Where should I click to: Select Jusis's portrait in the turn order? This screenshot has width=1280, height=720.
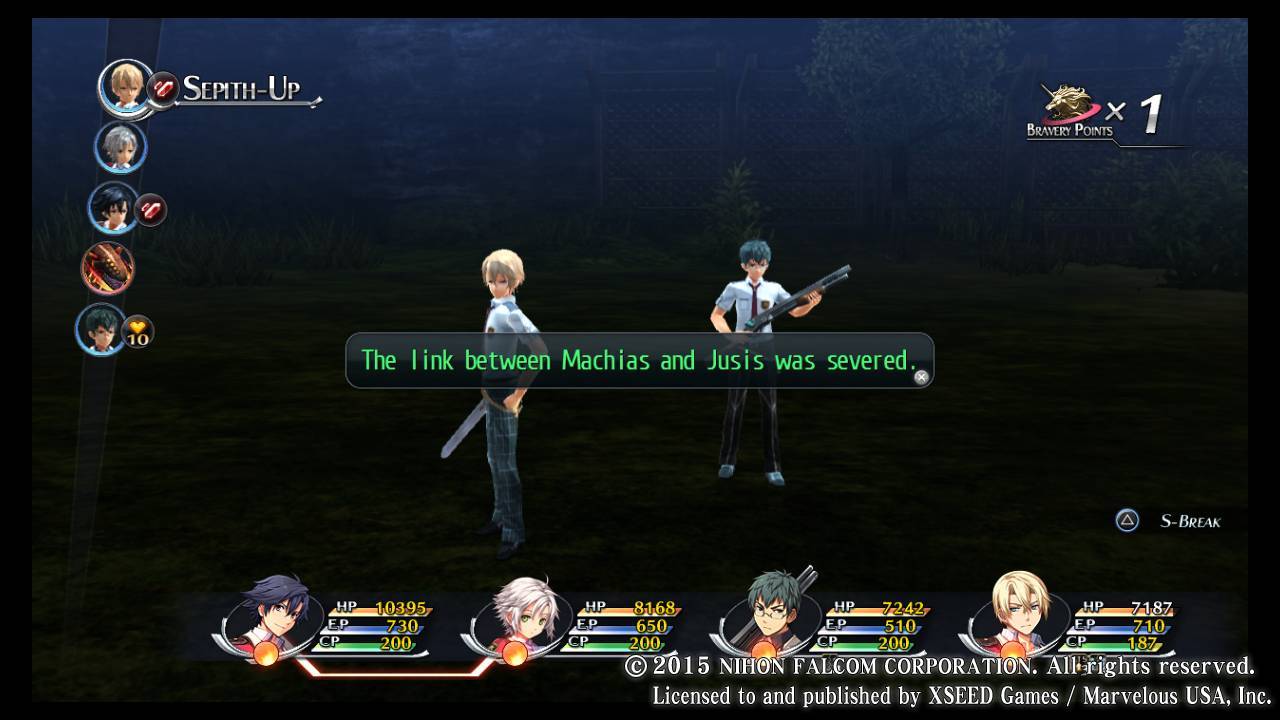(125, 86)
